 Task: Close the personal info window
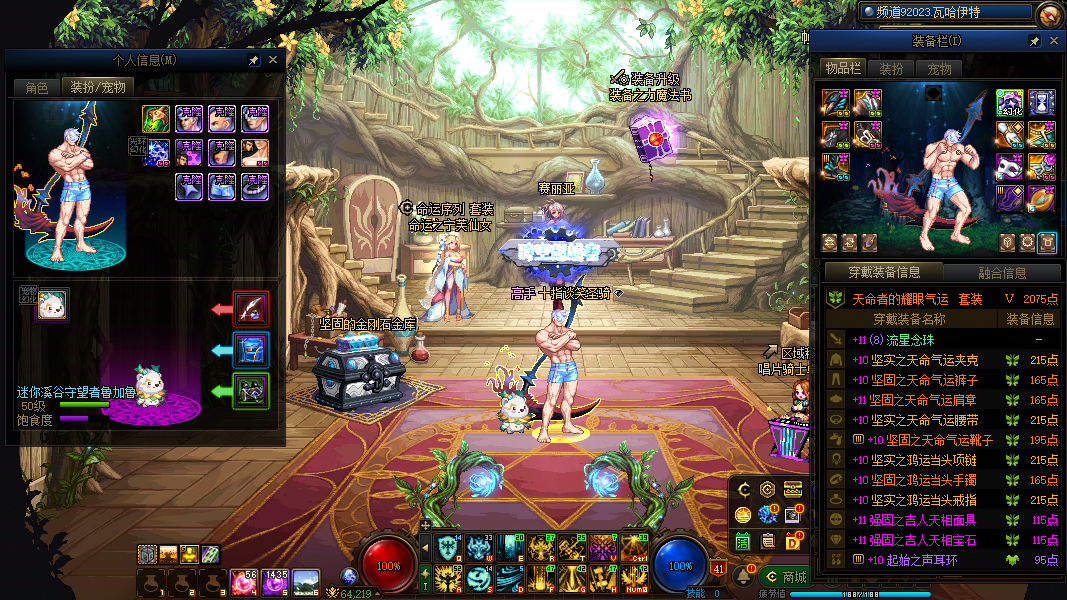click(273, 60)
